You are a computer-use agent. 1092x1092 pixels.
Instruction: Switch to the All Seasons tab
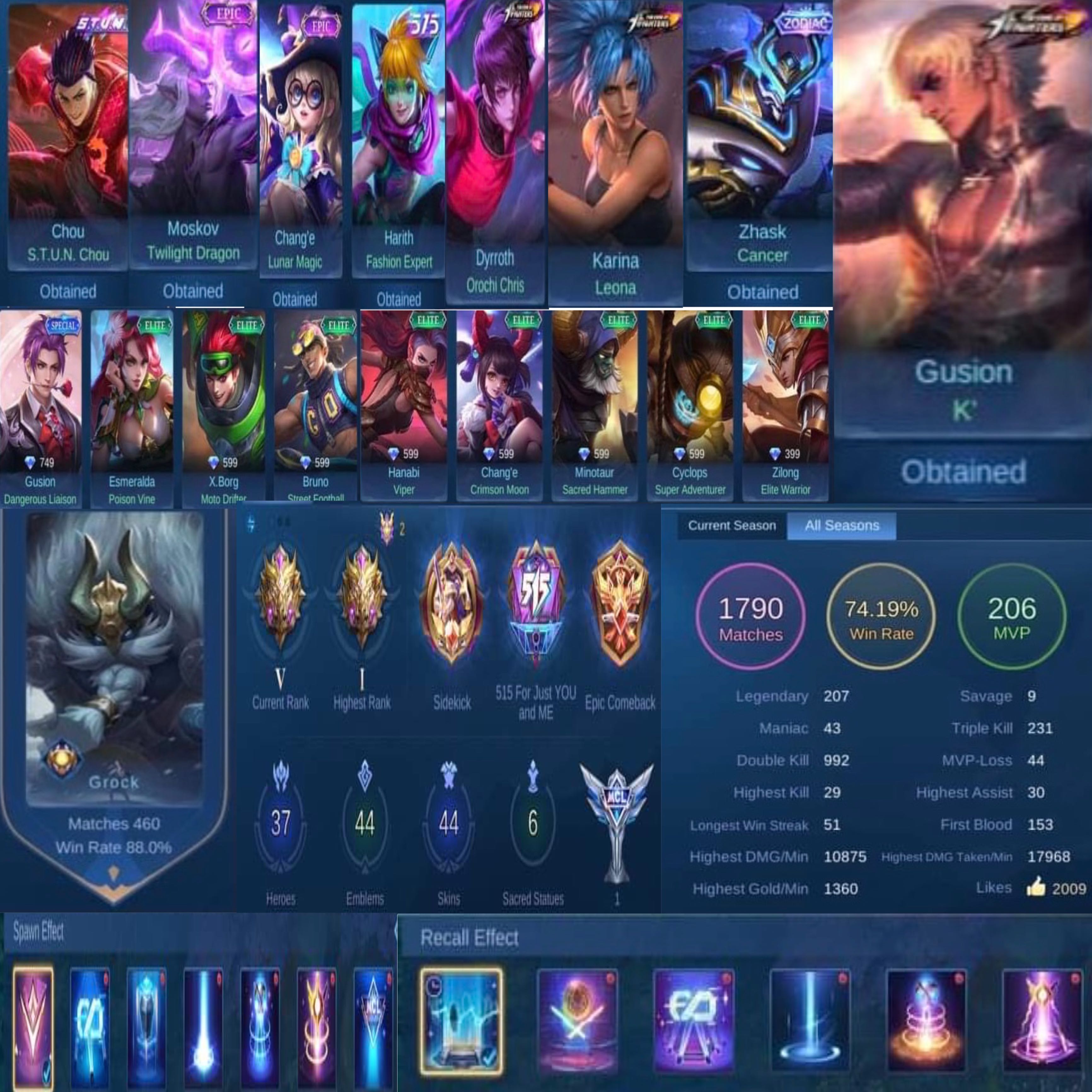(x=842, y=525)
